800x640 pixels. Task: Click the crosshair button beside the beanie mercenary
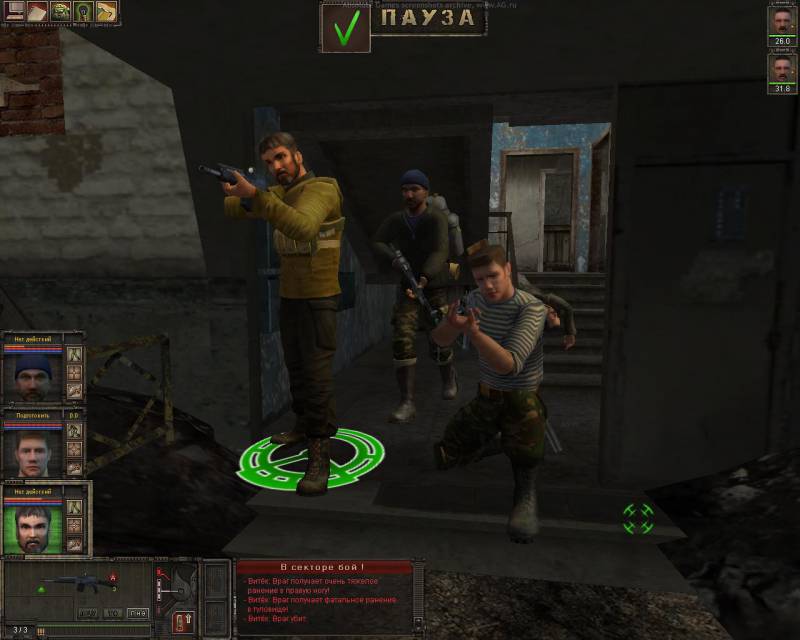click(75, 373)
